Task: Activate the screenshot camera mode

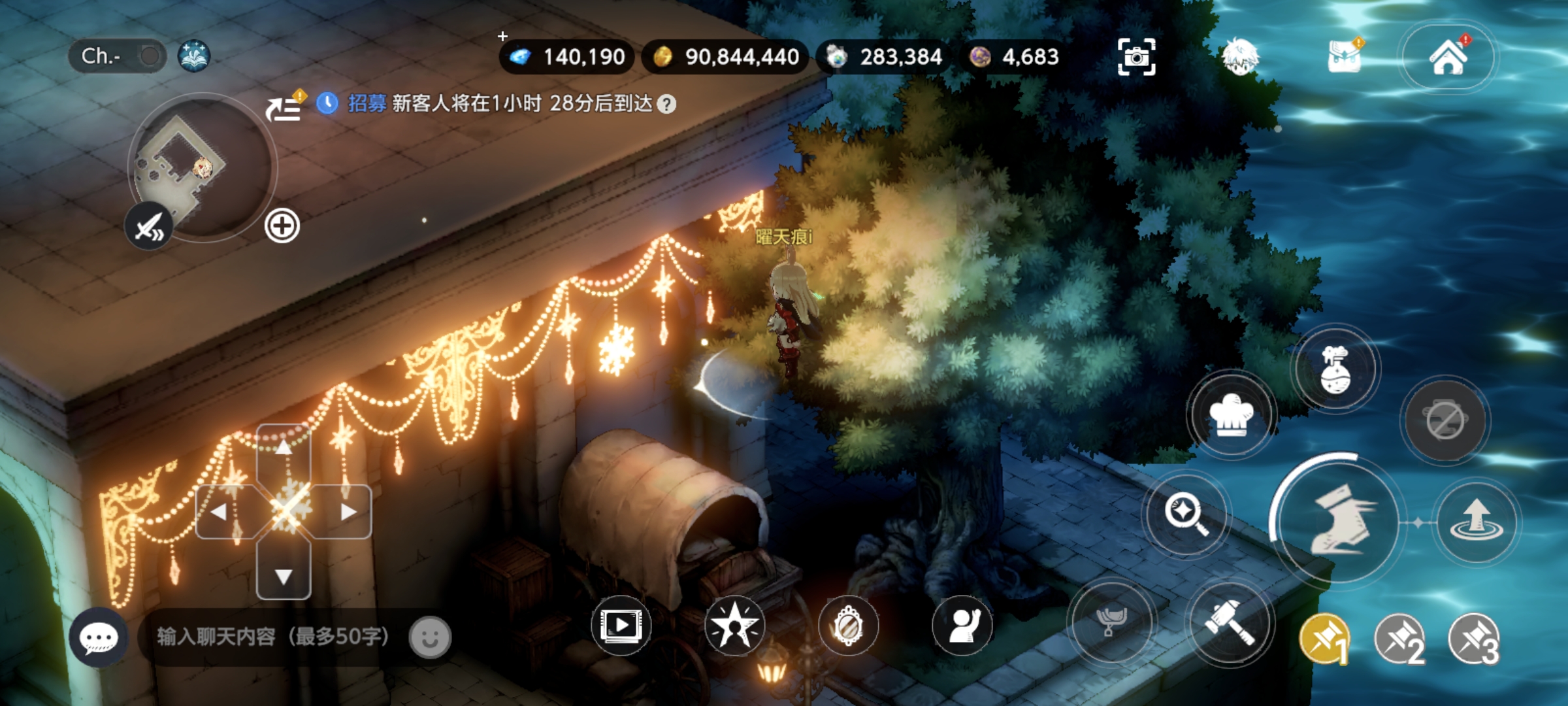Action: [x=1136, y=57]
